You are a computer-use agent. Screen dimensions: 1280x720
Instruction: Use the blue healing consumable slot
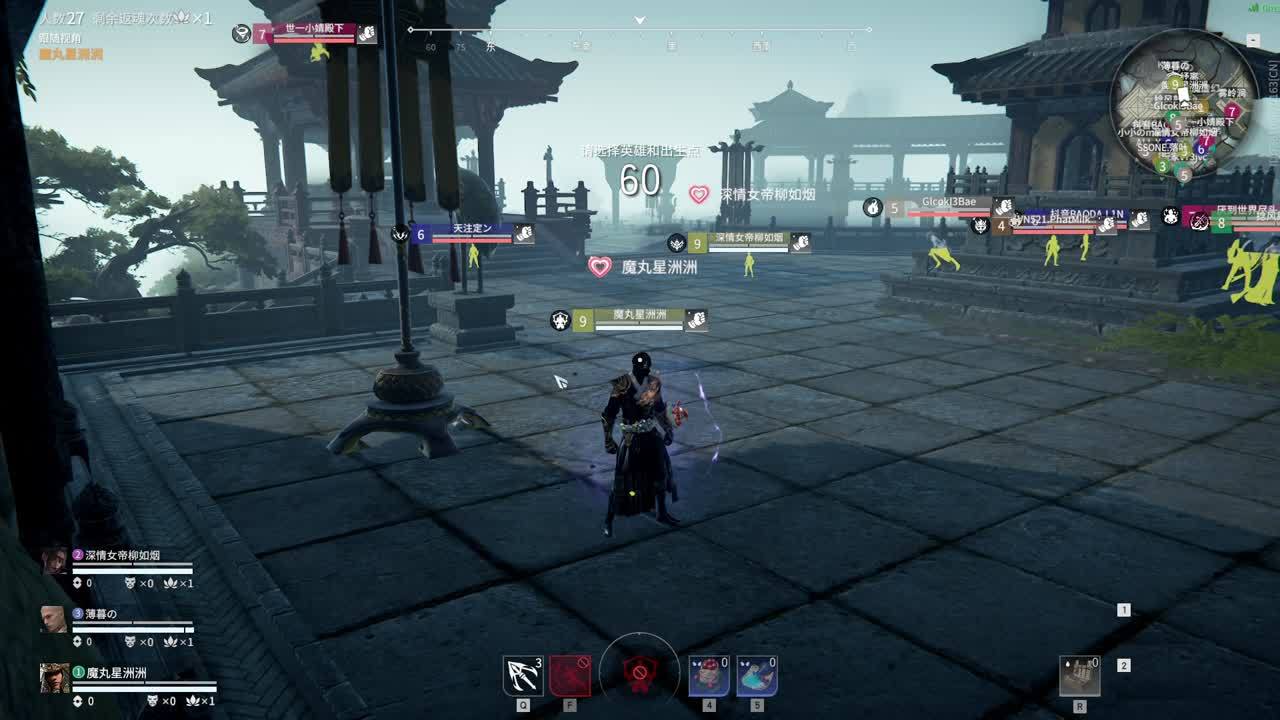757,676
